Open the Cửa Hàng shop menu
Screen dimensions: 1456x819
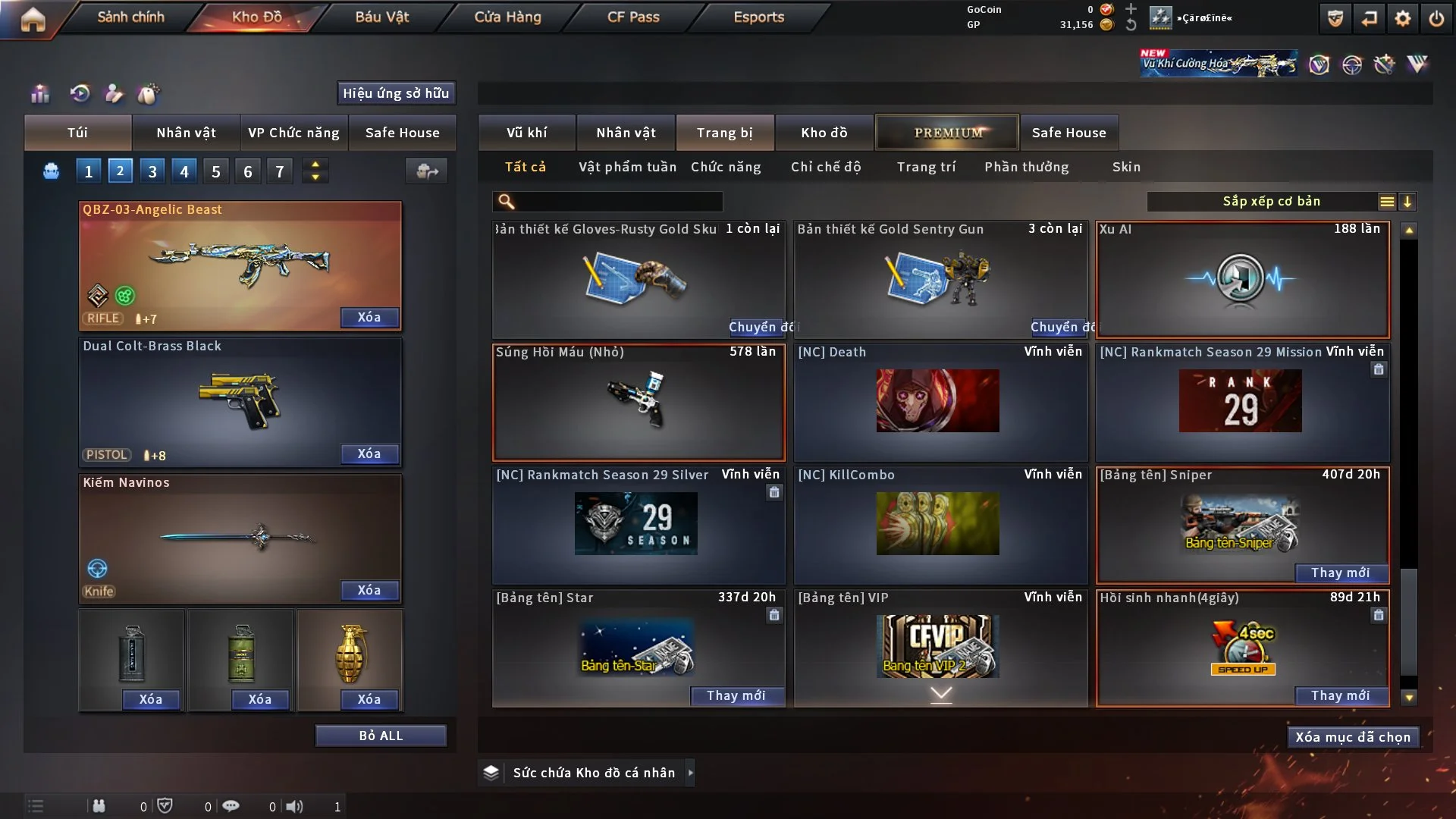pyautogui.click(x=507, y=17)
